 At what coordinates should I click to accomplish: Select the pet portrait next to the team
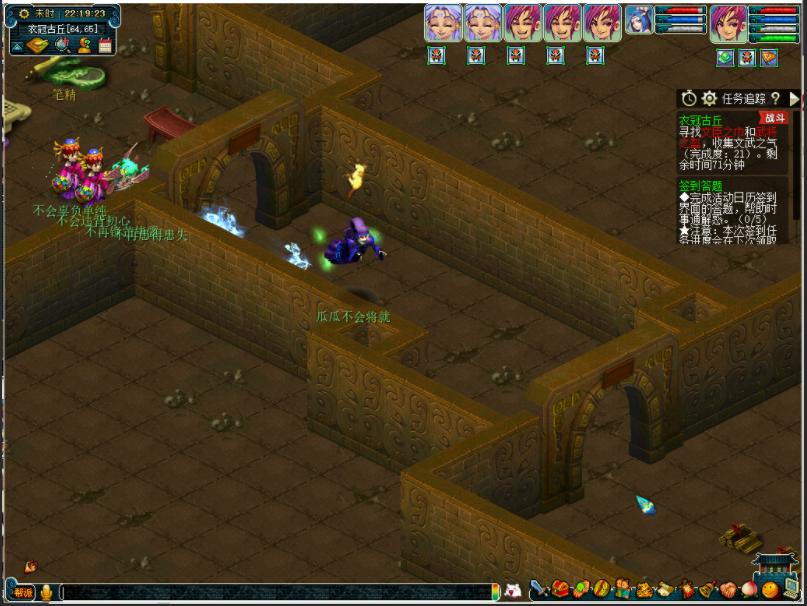639,22
